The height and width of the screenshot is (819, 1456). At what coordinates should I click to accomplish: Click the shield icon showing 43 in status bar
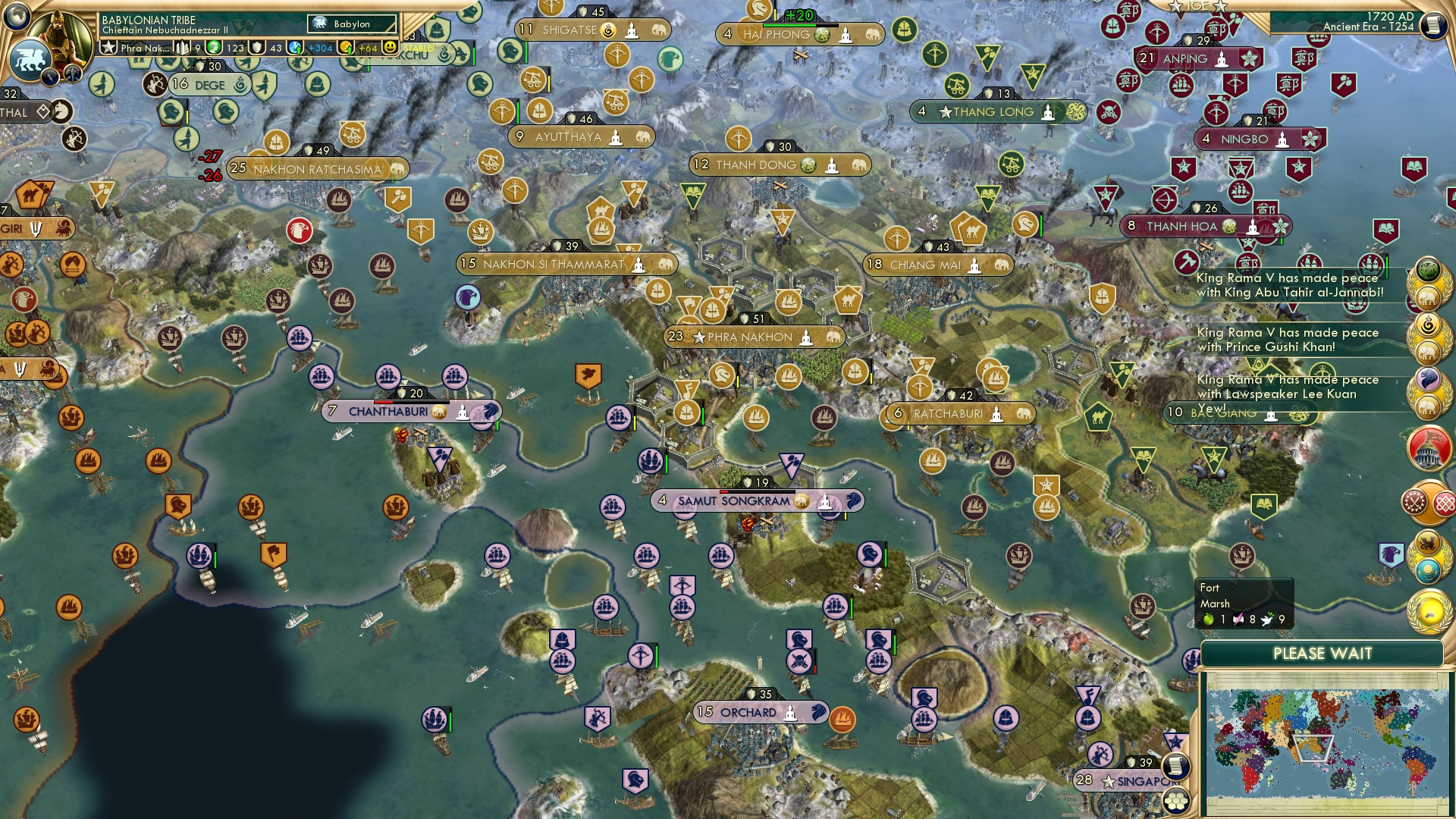[x=257, y=49]
